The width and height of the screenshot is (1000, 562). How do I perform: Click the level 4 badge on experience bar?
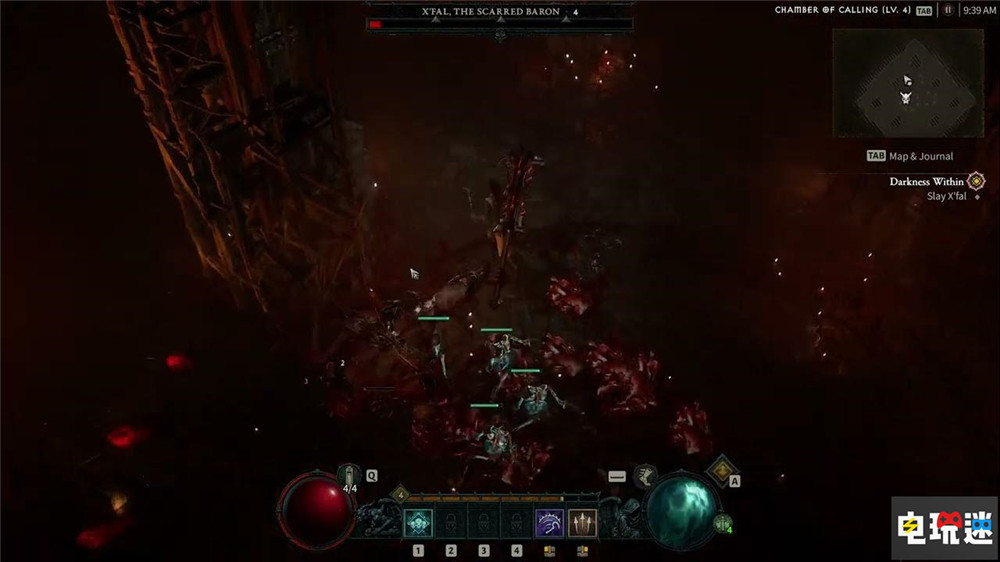(400, 493)
